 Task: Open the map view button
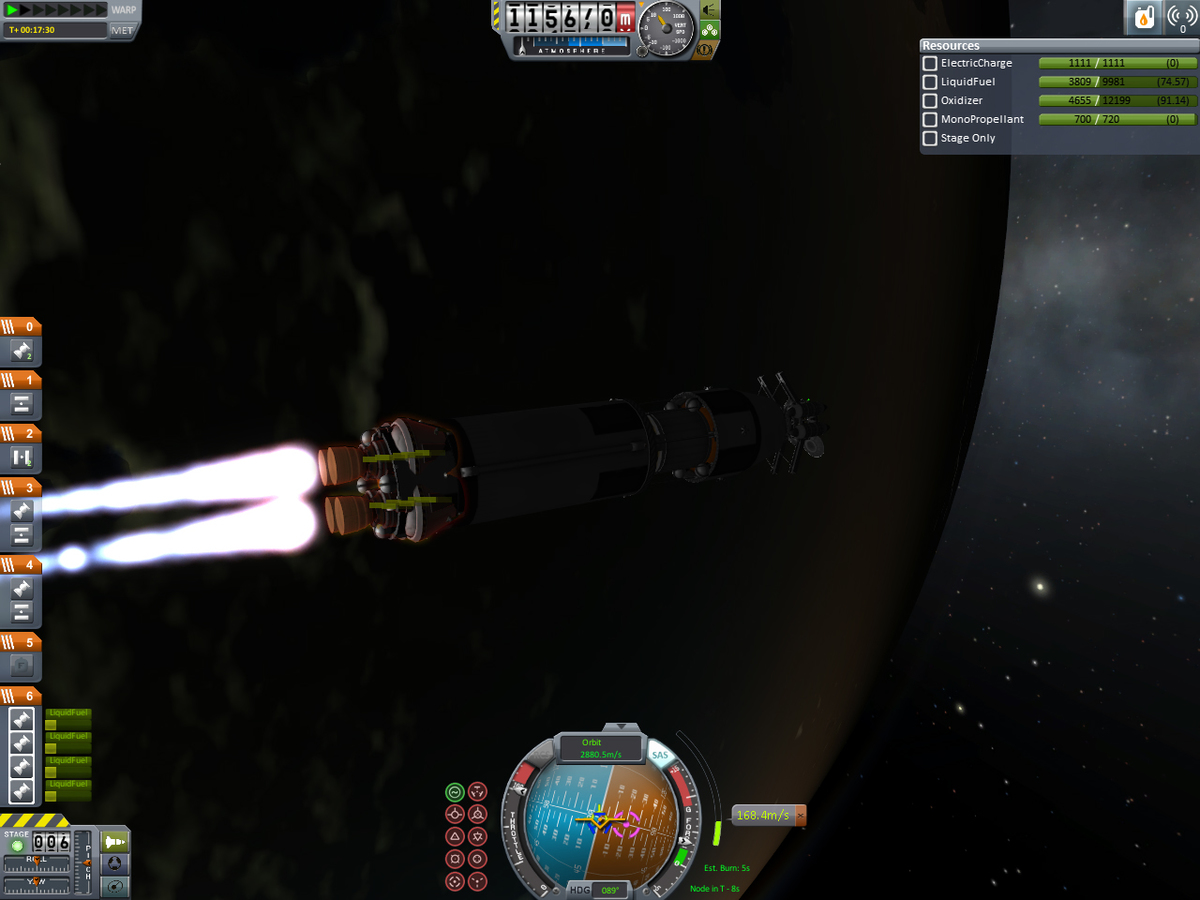(x=115, y=884)
